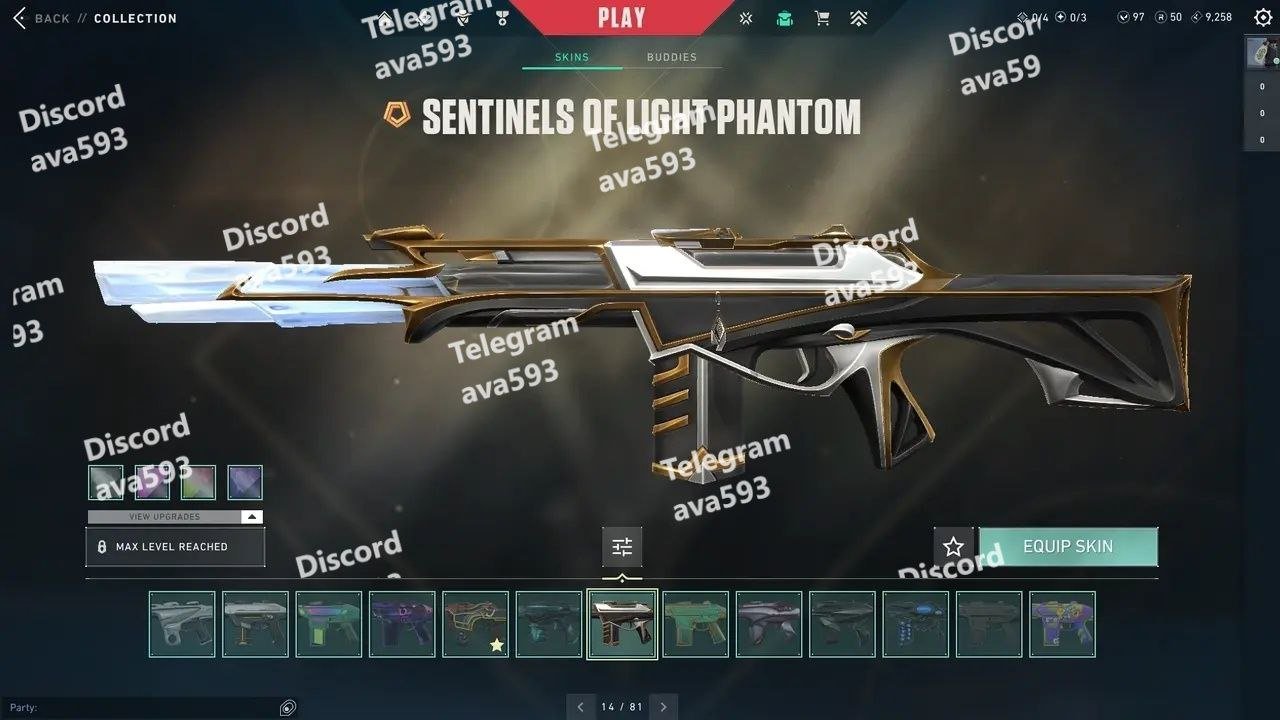Select the blue-violet variant swatch

(245, 482)
